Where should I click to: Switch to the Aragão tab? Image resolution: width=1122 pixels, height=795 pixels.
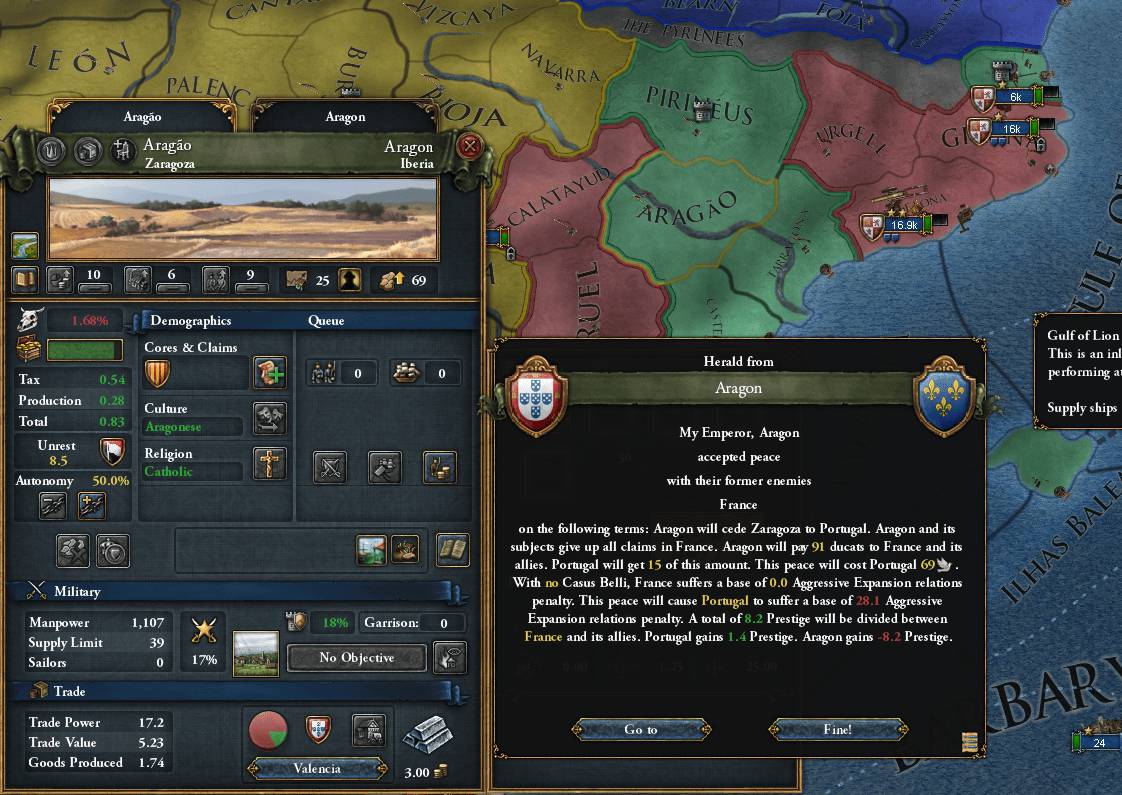click(142, 117)
